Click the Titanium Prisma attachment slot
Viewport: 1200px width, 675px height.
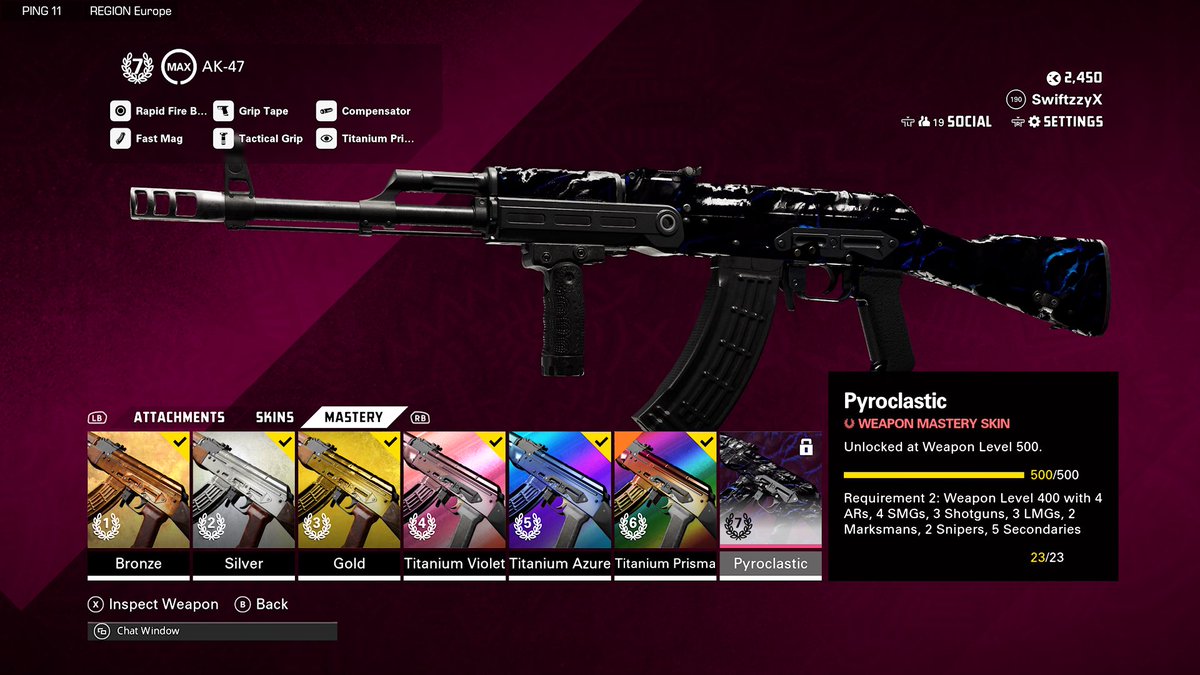[366, 139]
